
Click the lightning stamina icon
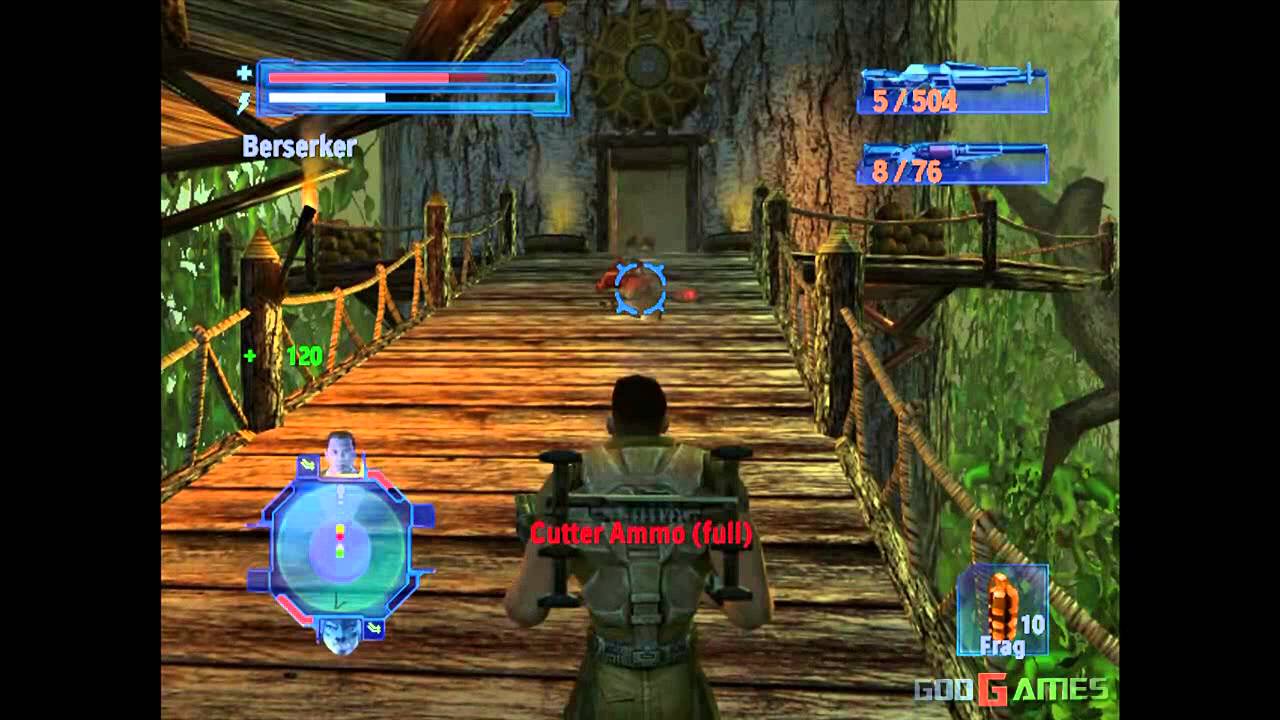240,98
